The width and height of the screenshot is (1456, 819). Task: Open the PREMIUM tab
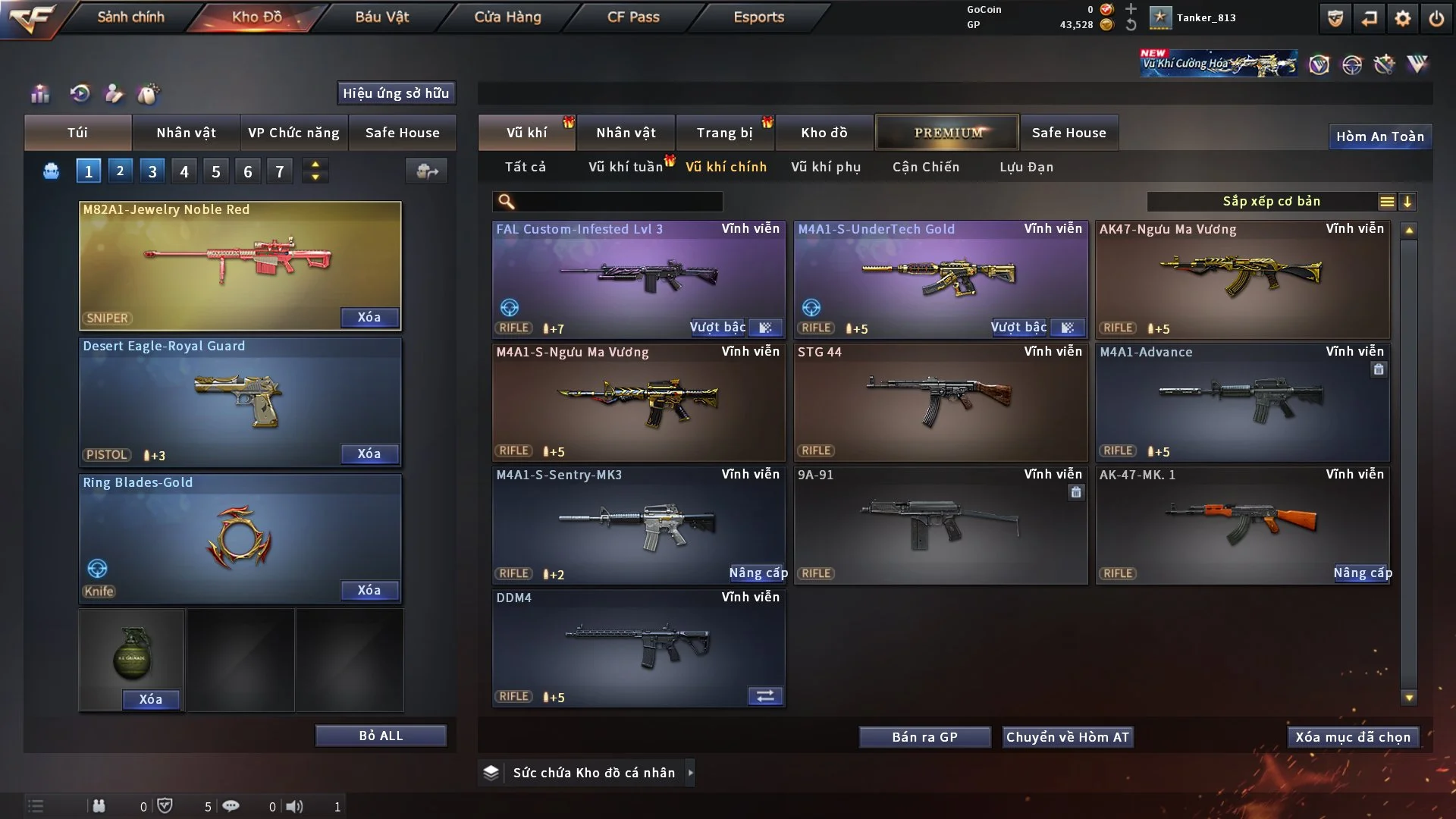[x=947, y=133]
